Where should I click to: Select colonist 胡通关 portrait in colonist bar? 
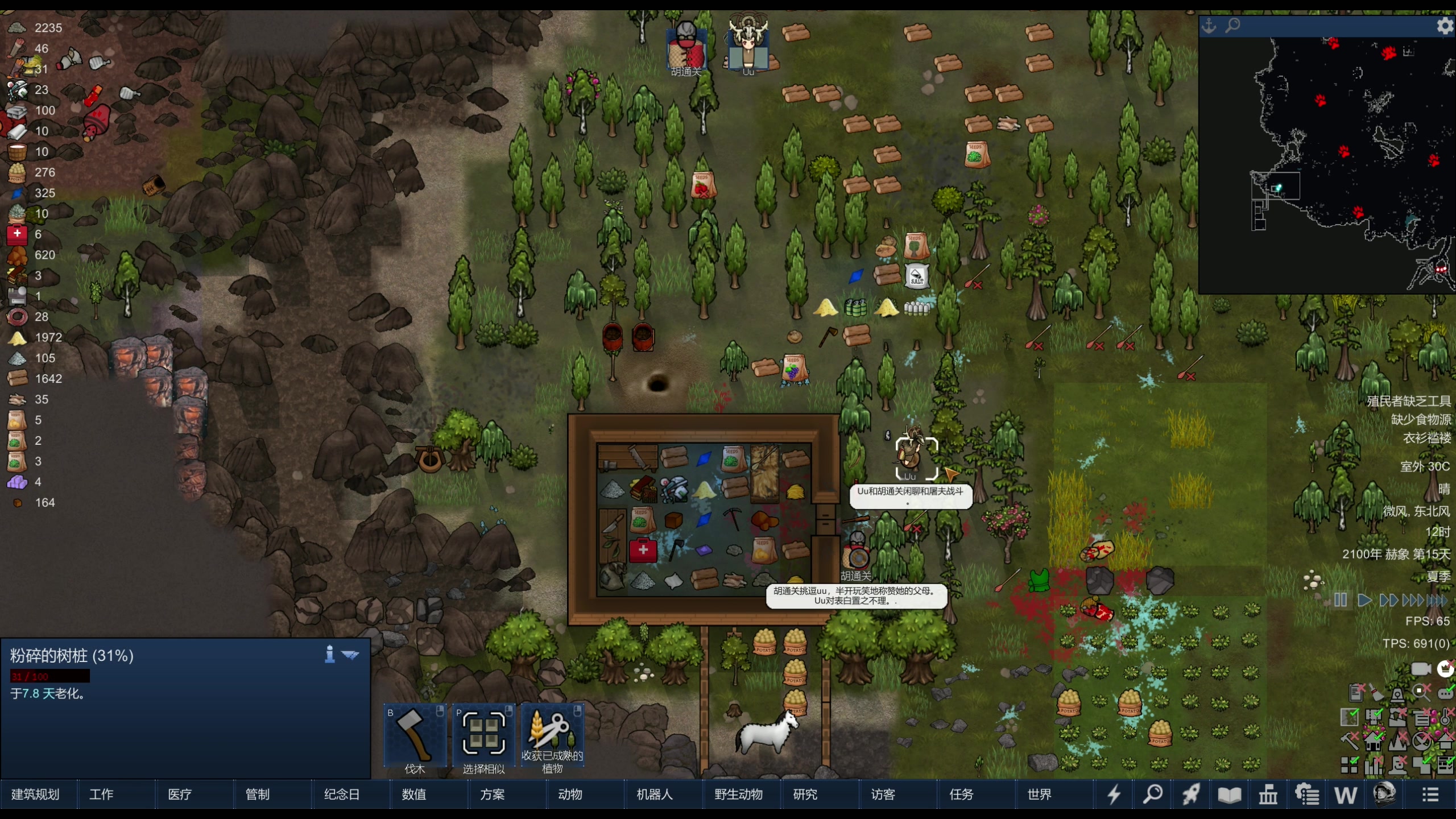pos(686,48)
